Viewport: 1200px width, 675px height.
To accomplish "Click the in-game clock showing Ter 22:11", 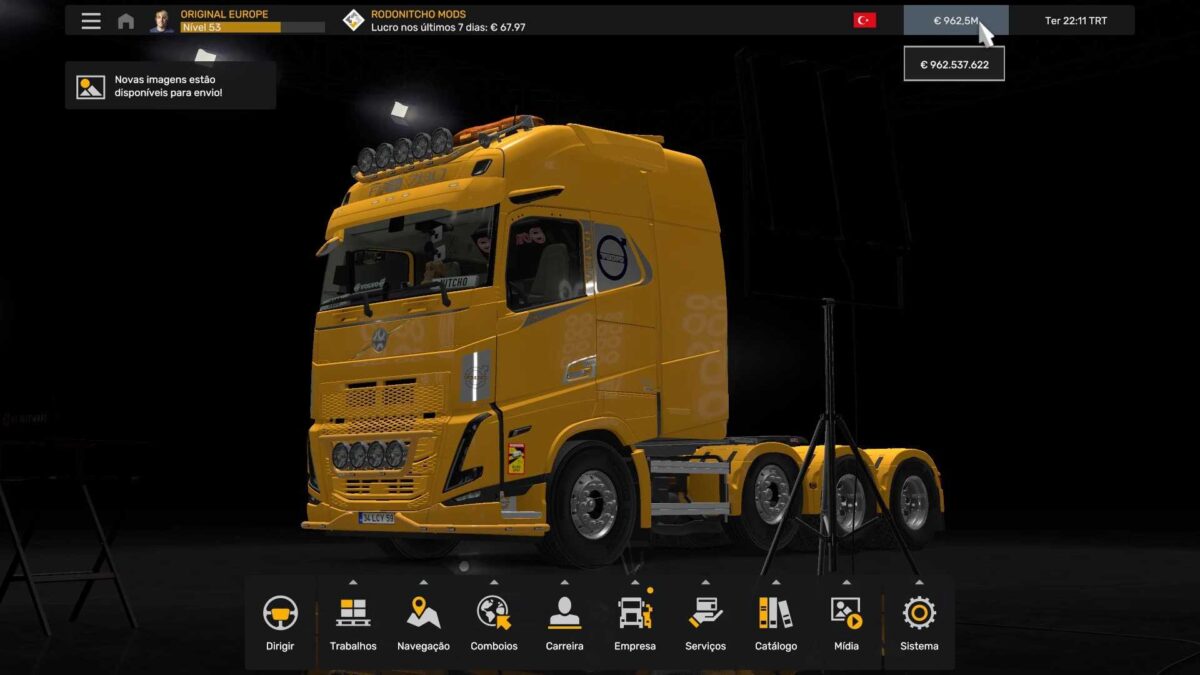I will [1075, 21].
